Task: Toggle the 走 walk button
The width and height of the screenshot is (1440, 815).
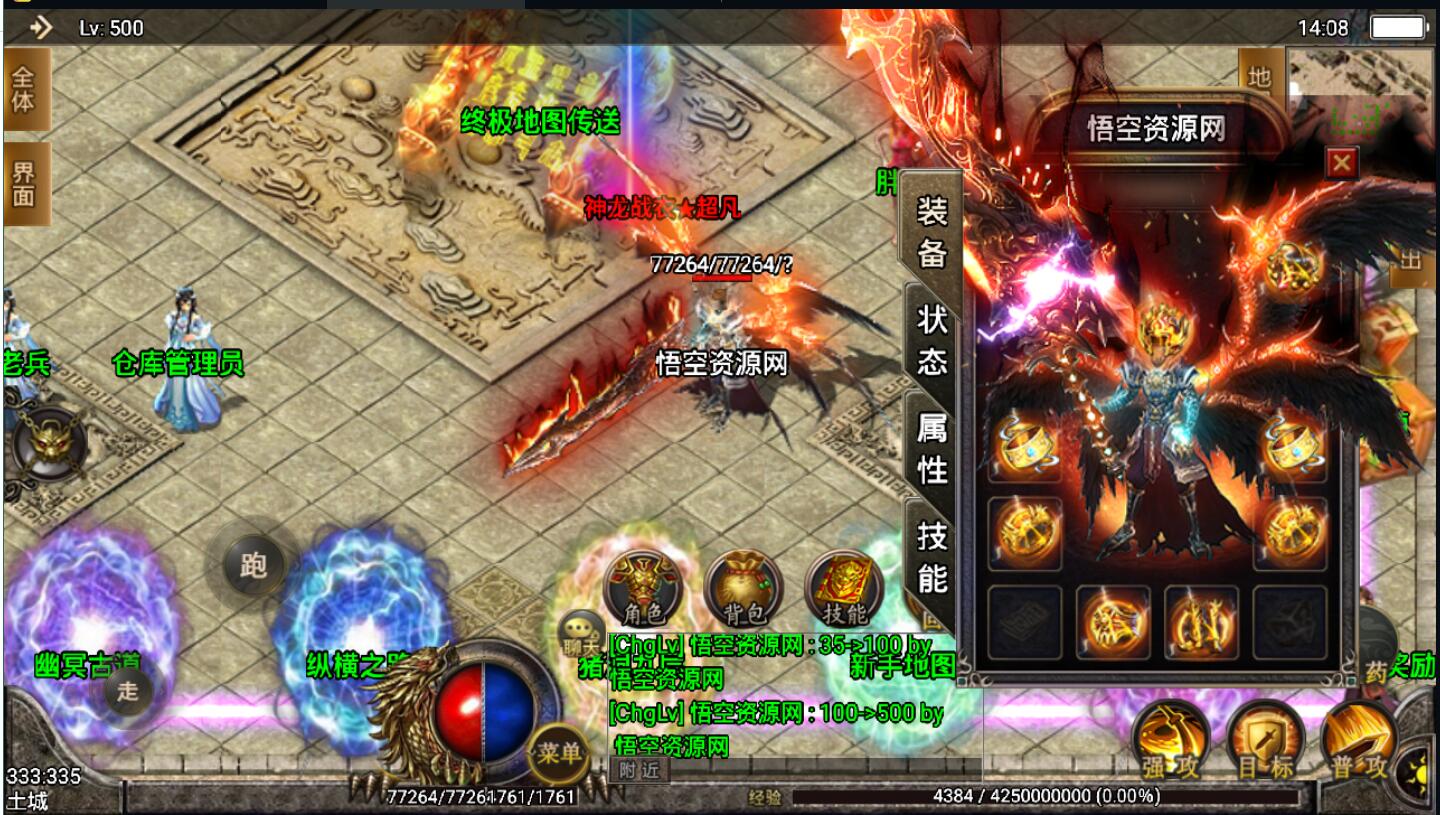Action: pos(128,691)
